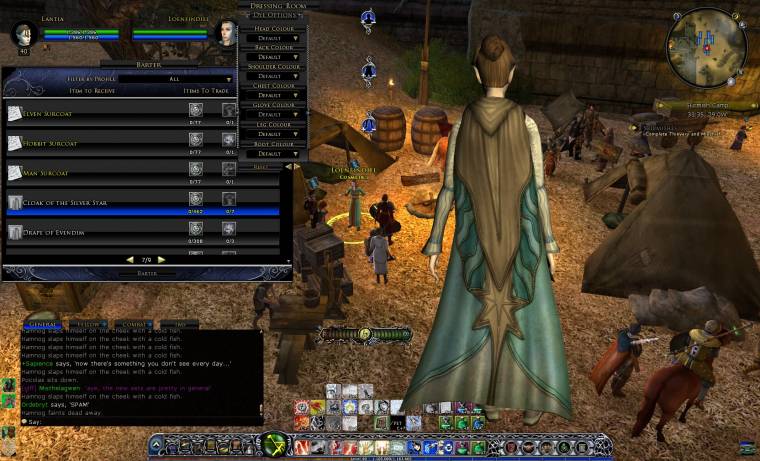
Task: Switch to the General chat tab
Action: (42, 325)
